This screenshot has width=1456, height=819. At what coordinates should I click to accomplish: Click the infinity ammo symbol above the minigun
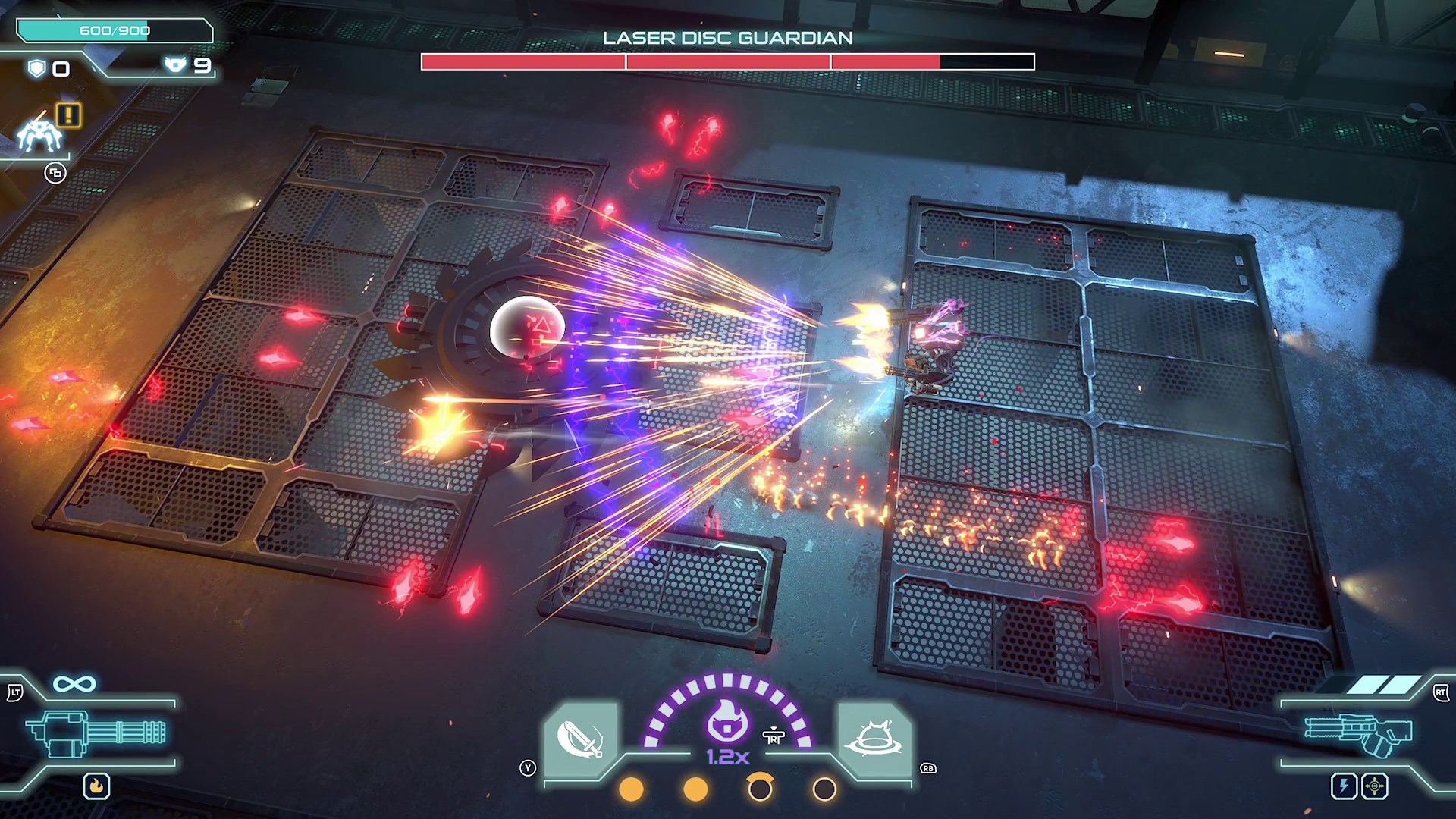[x=74, y=682]
